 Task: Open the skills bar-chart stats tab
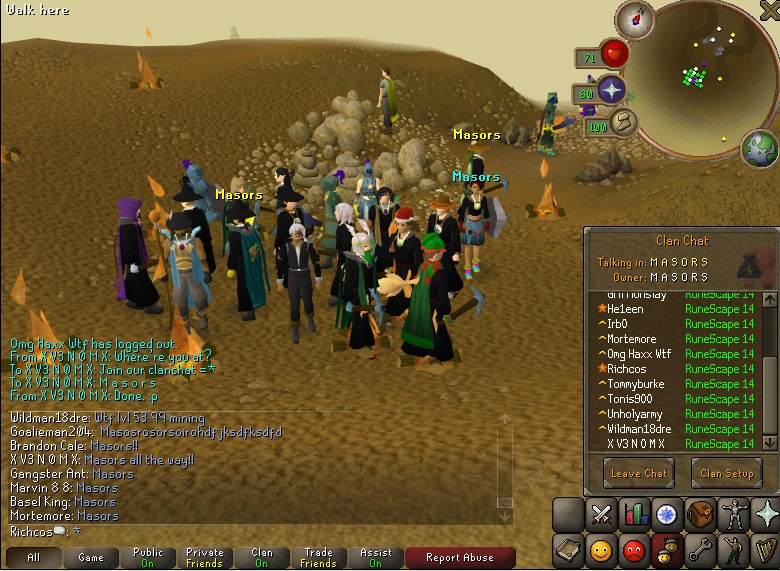tap(635, 515)
